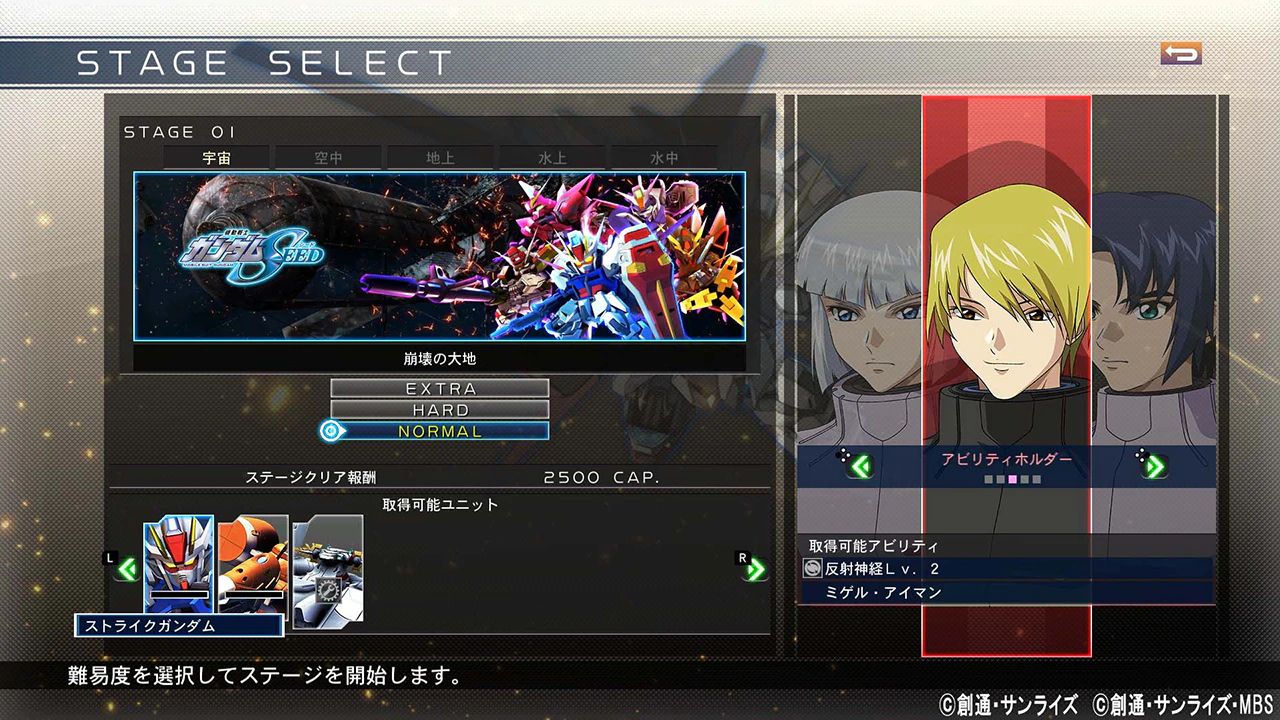1280x720 pixels.
Task: Start the stage on NORMAL difficulty
Action: coord(440,432)
